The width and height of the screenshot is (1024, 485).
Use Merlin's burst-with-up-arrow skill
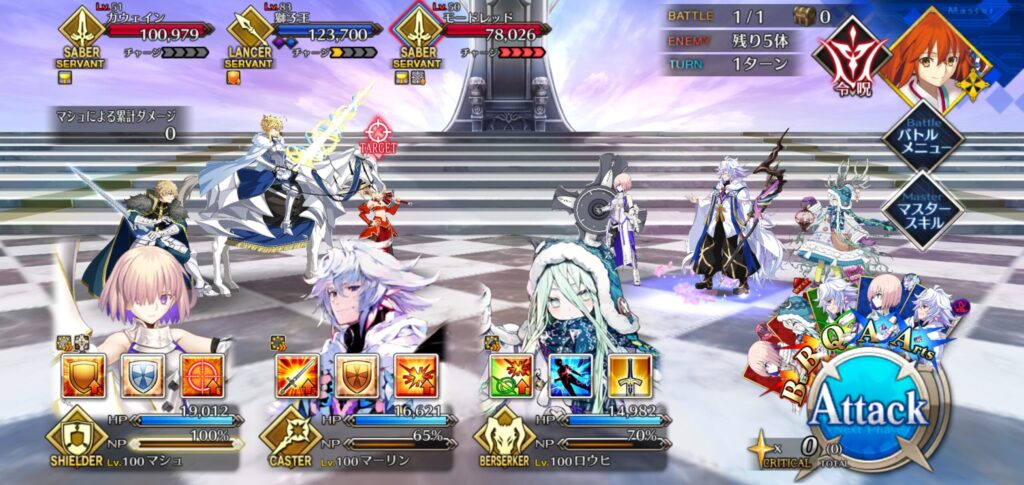(x=414, y=375)
